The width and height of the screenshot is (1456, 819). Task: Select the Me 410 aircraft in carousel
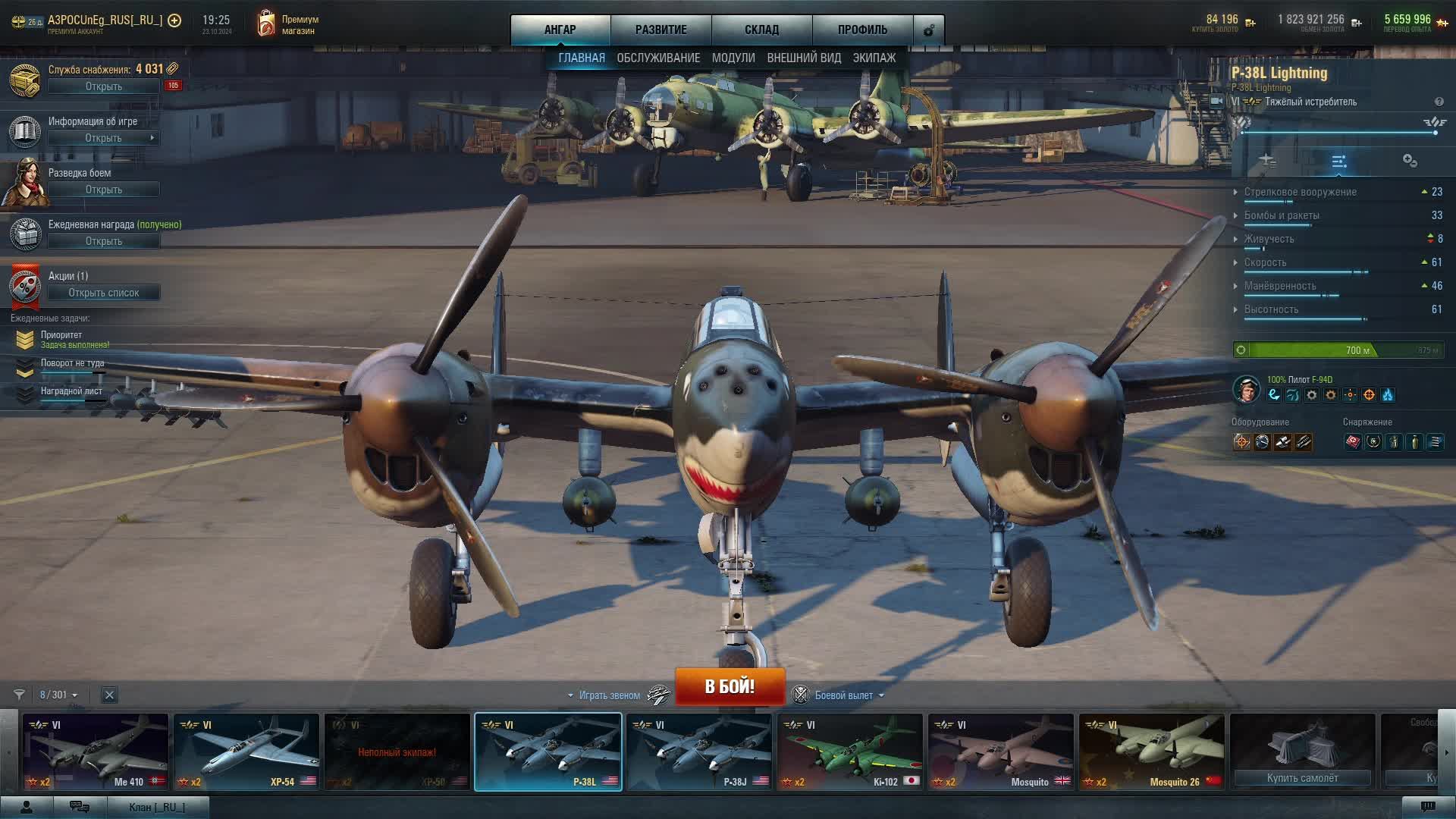click(x=96, y=752)
